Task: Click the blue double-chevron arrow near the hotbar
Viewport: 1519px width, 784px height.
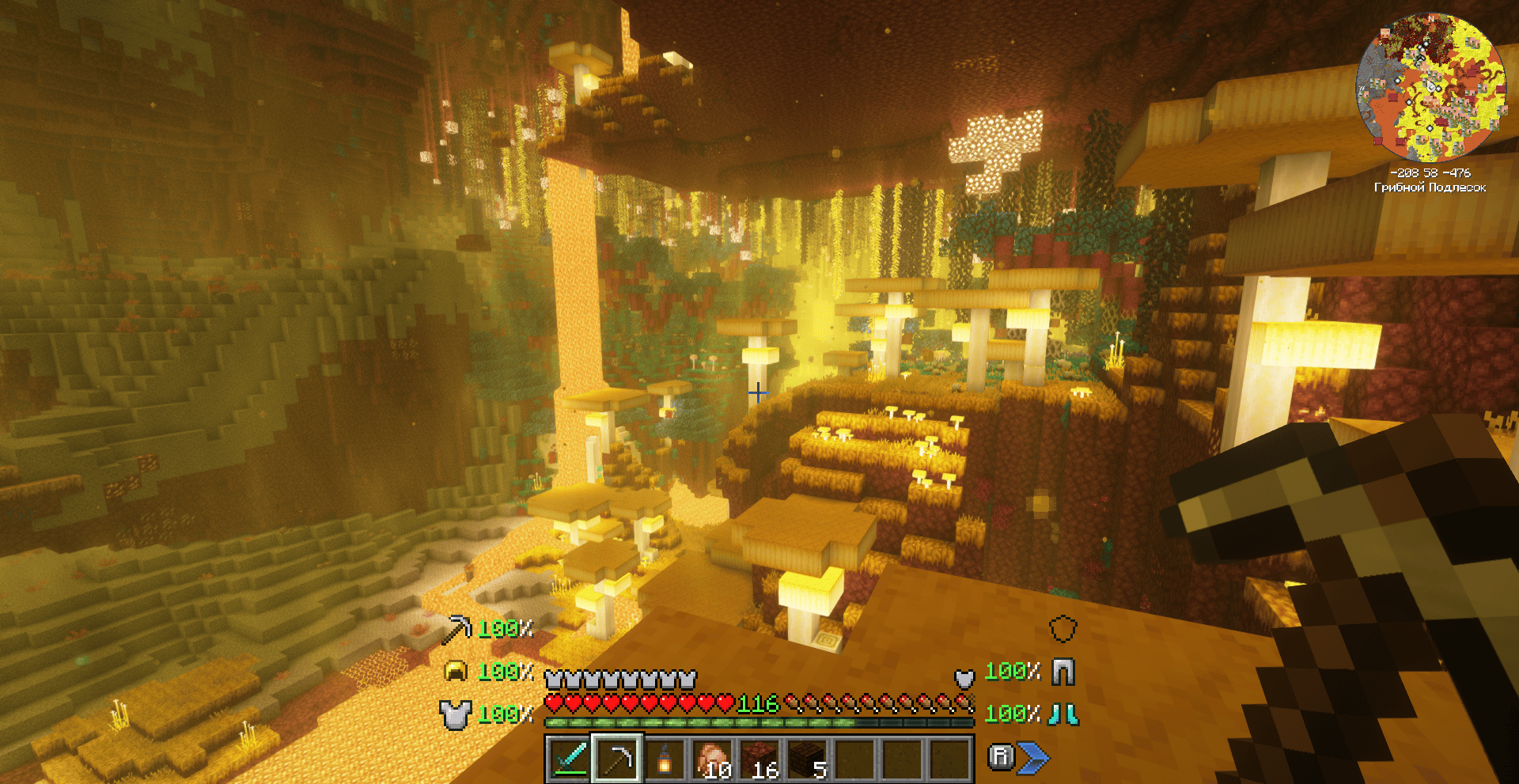Action: pyautogui.click(x=1032, y=756)
